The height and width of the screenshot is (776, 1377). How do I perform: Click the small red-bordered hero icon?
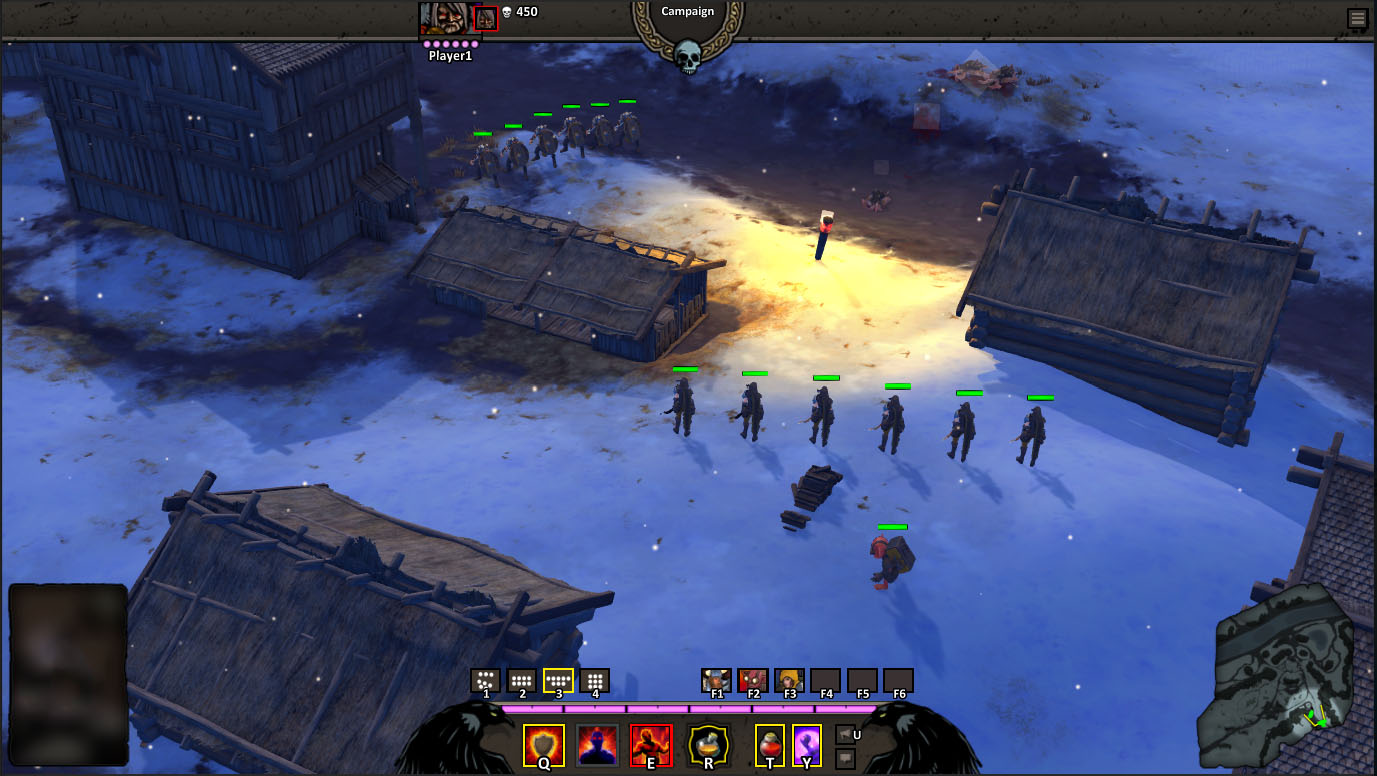(486, 18)
